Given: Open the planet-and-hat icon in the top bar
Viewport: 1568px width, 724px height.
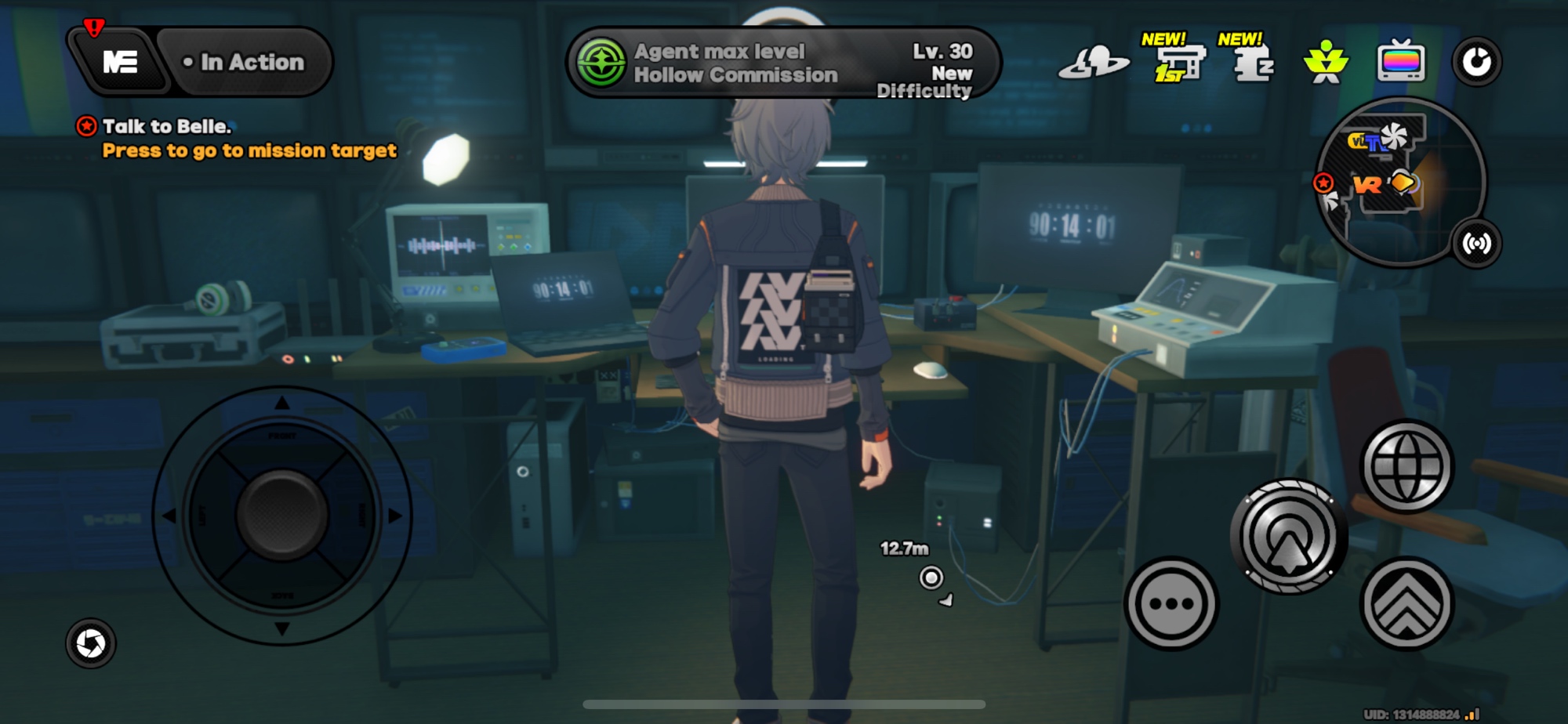Looking at the screenshot, I should 1094,63.
